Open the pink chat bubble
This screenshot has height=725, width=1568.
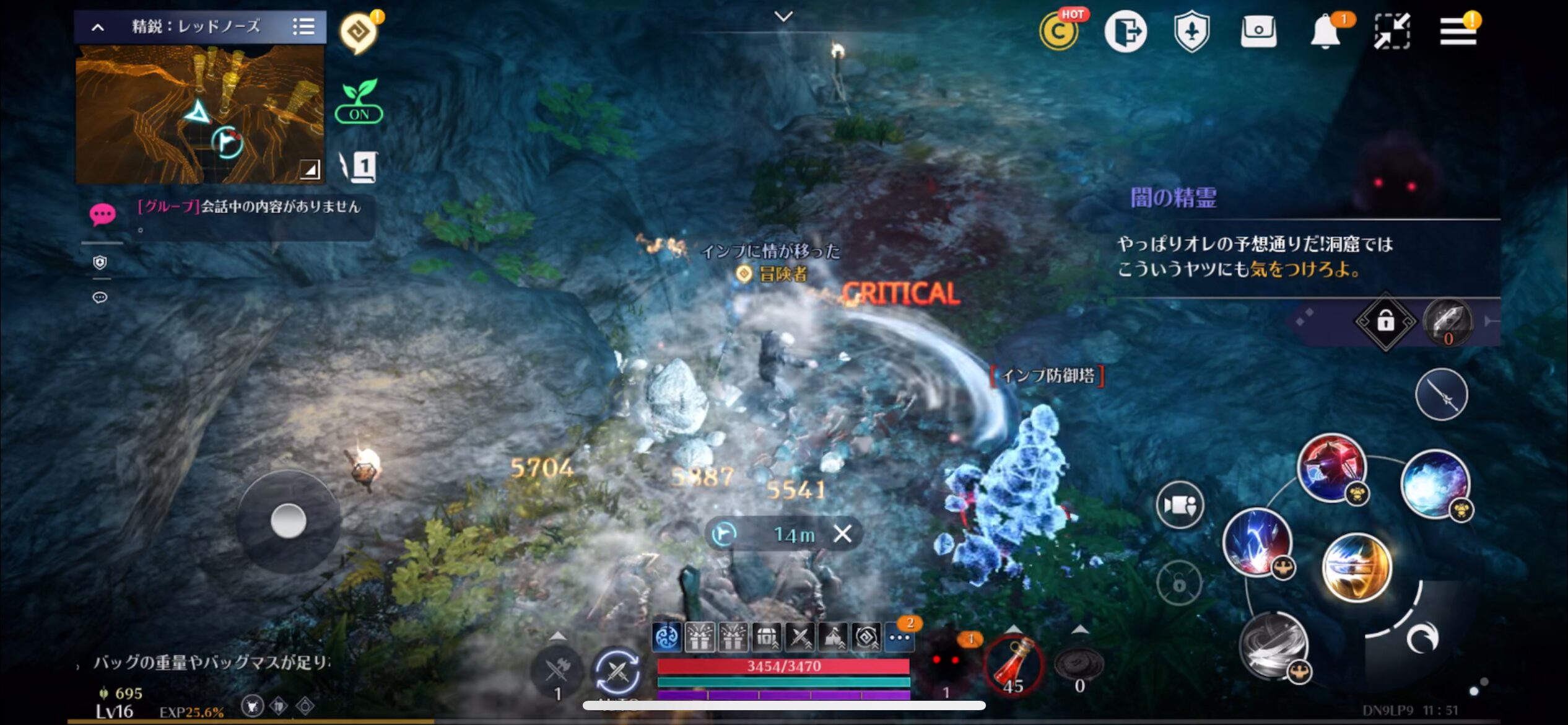(x=102, y=214)
